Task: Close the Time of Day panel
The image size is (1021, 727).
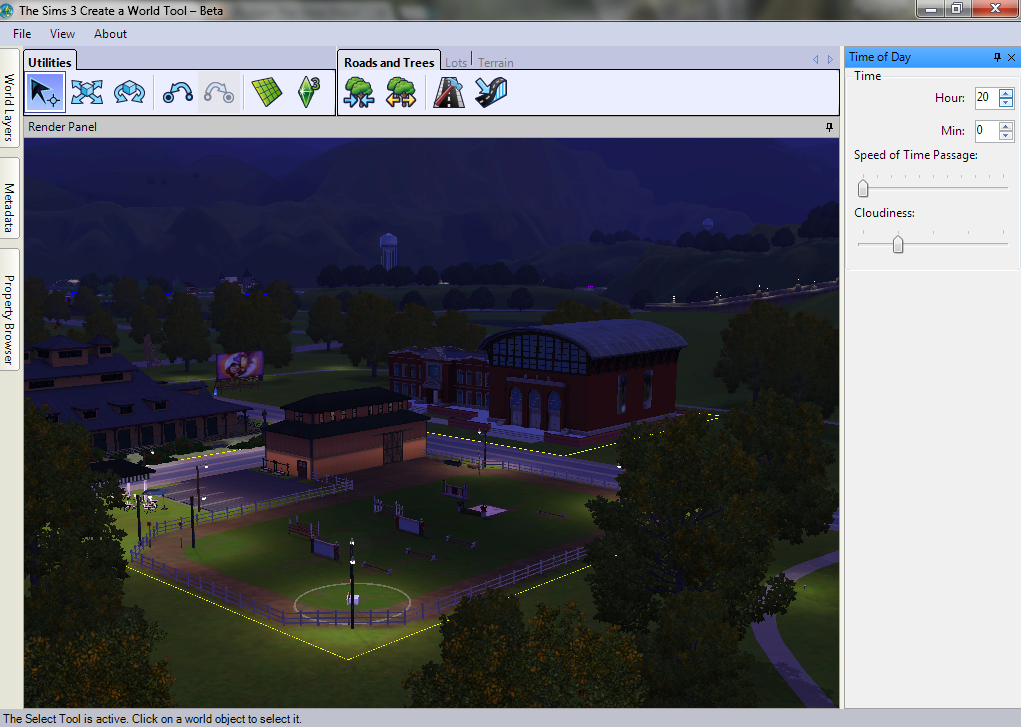Action: coord(1011,58)
